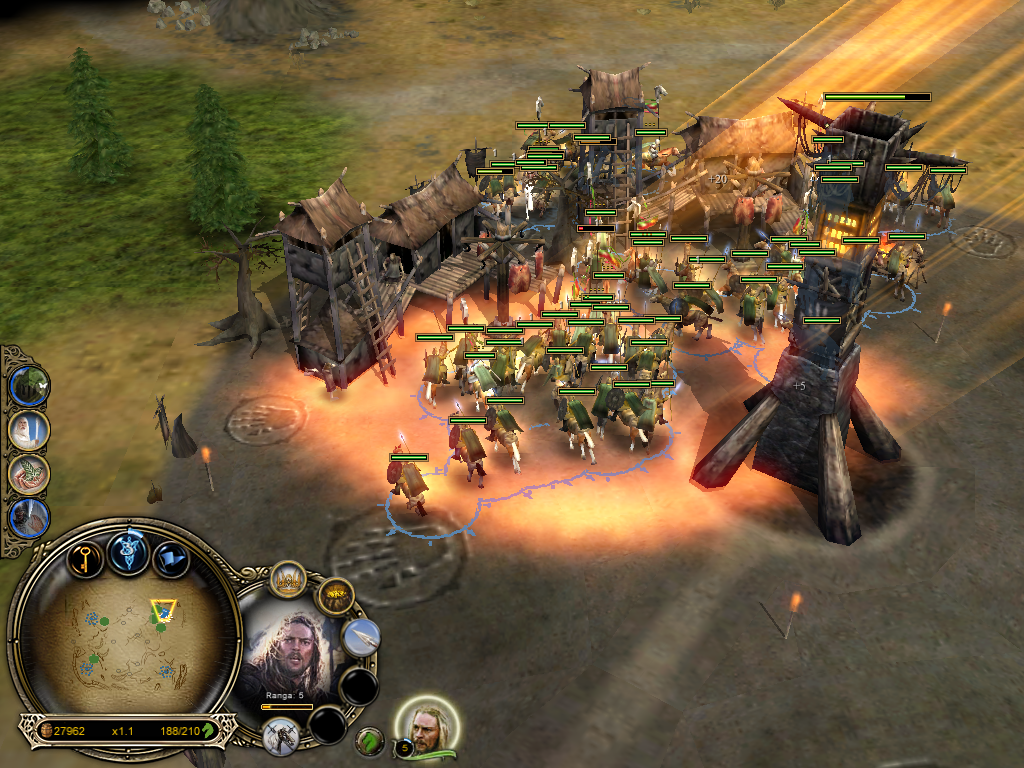Activate the golden crown ability
The image size is (1024, 768).
click(289, 580)
